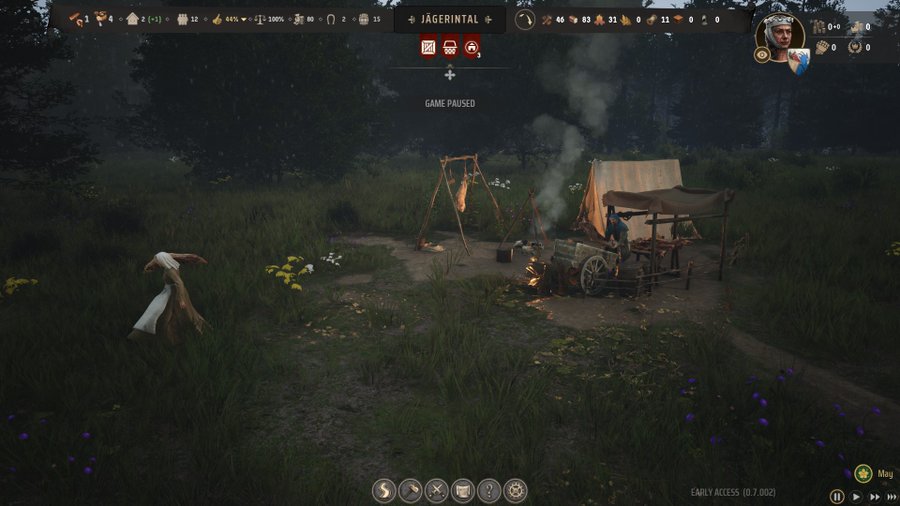900x506 pixels.
Task: Click the spring season flower icon
Action: (862, 474)
